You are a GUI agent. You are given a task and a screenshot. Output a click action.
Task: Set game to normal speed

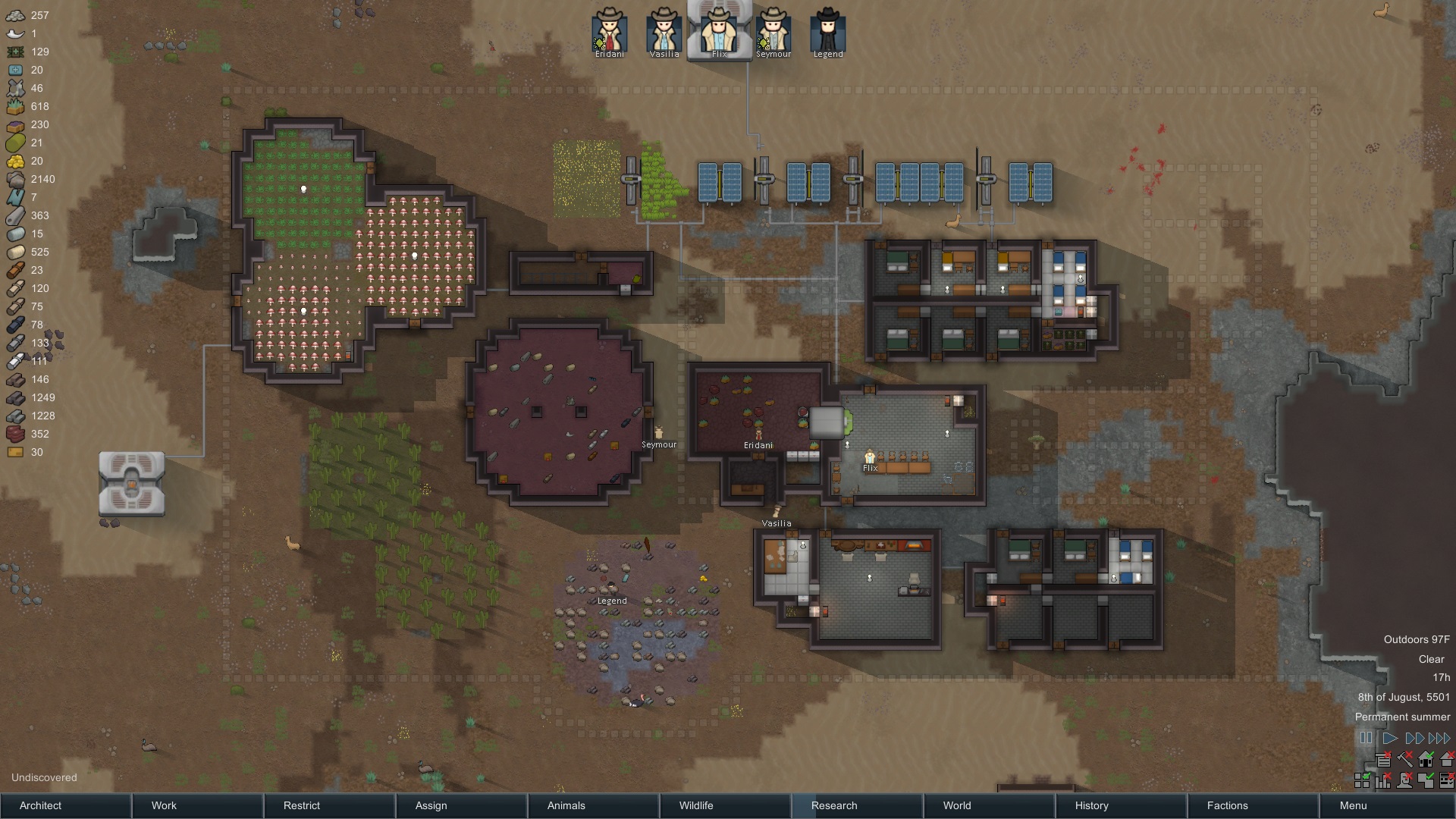(1390, 738)
